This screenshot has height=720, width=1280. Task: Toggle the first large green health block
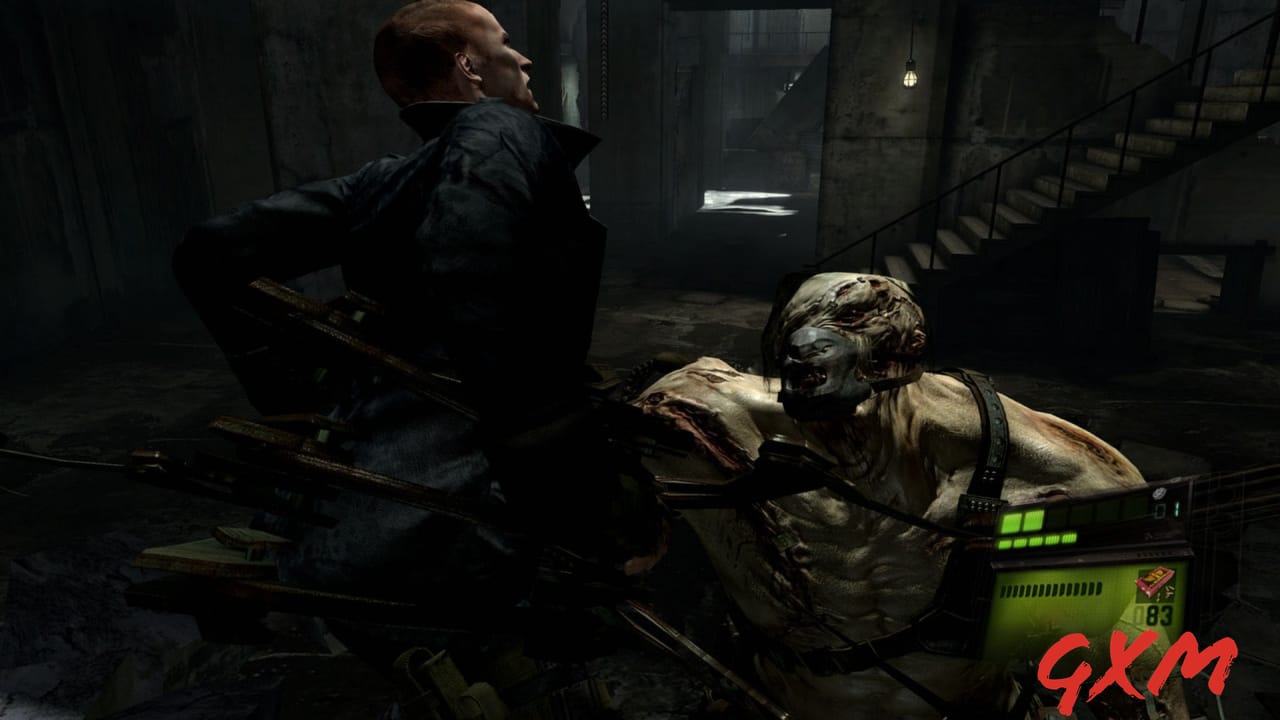pyautogui.click(x=1010, y=520)
